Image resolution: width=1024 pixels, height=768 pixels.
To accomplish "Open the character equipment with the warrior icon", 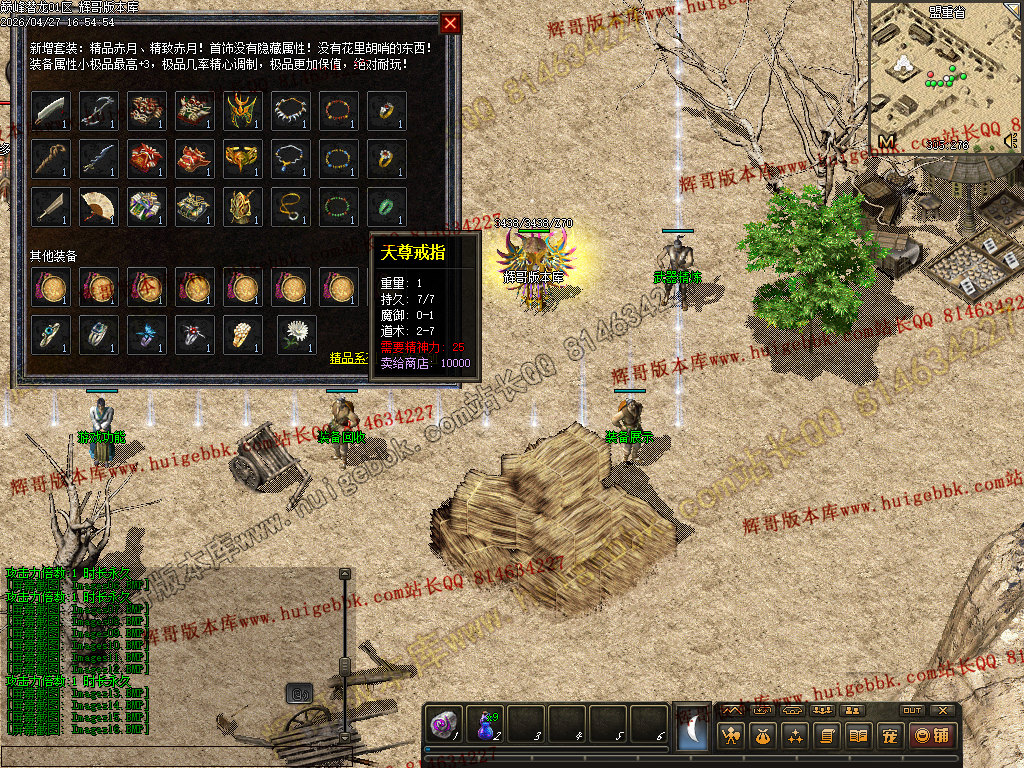I will point(732,736).
